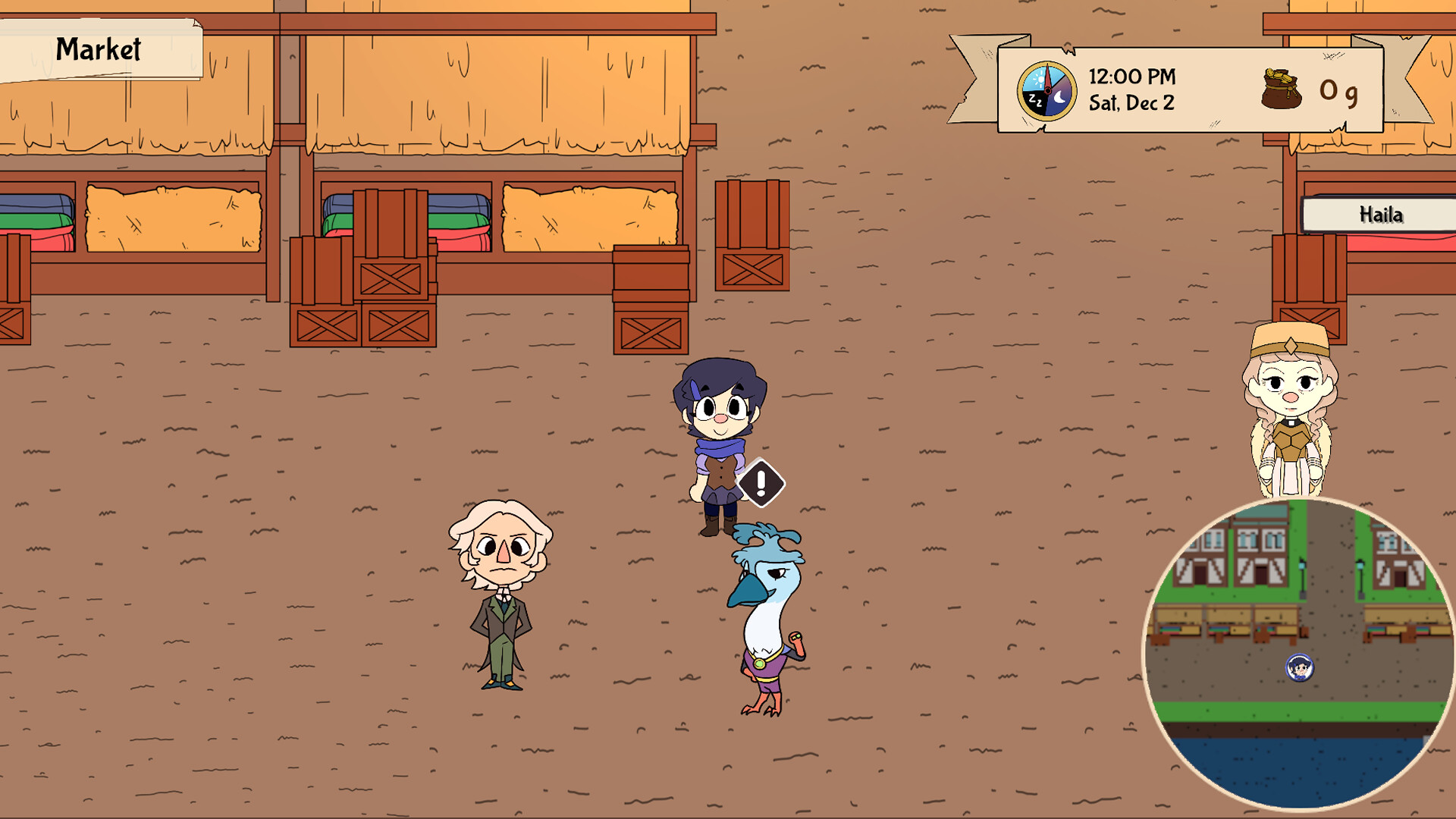Viewport: 1456px width, 819px height.
Task: Click the moon symbol on the clock face
Action: coord(1060,97)
